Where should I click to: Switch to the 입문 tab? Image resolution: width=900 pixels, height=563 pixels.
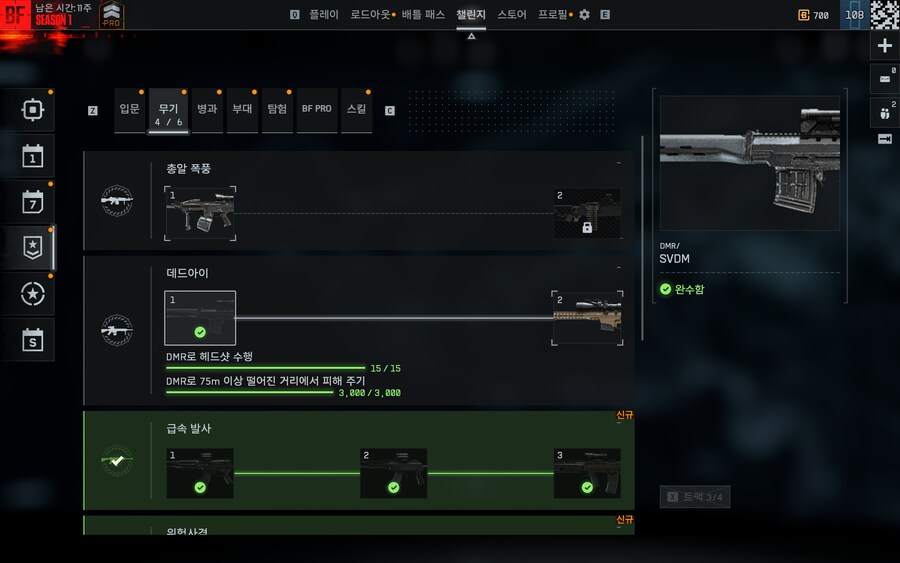129,109
